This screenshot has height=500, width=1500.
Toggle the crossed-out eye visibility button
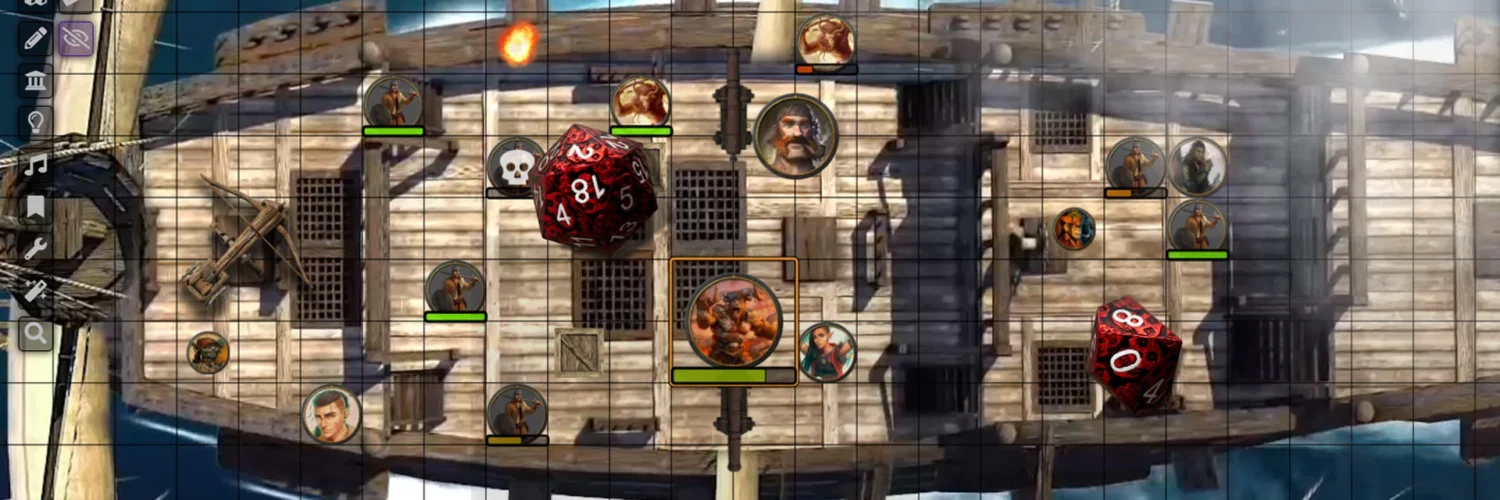pyautogui.click(x=76, y=39)
